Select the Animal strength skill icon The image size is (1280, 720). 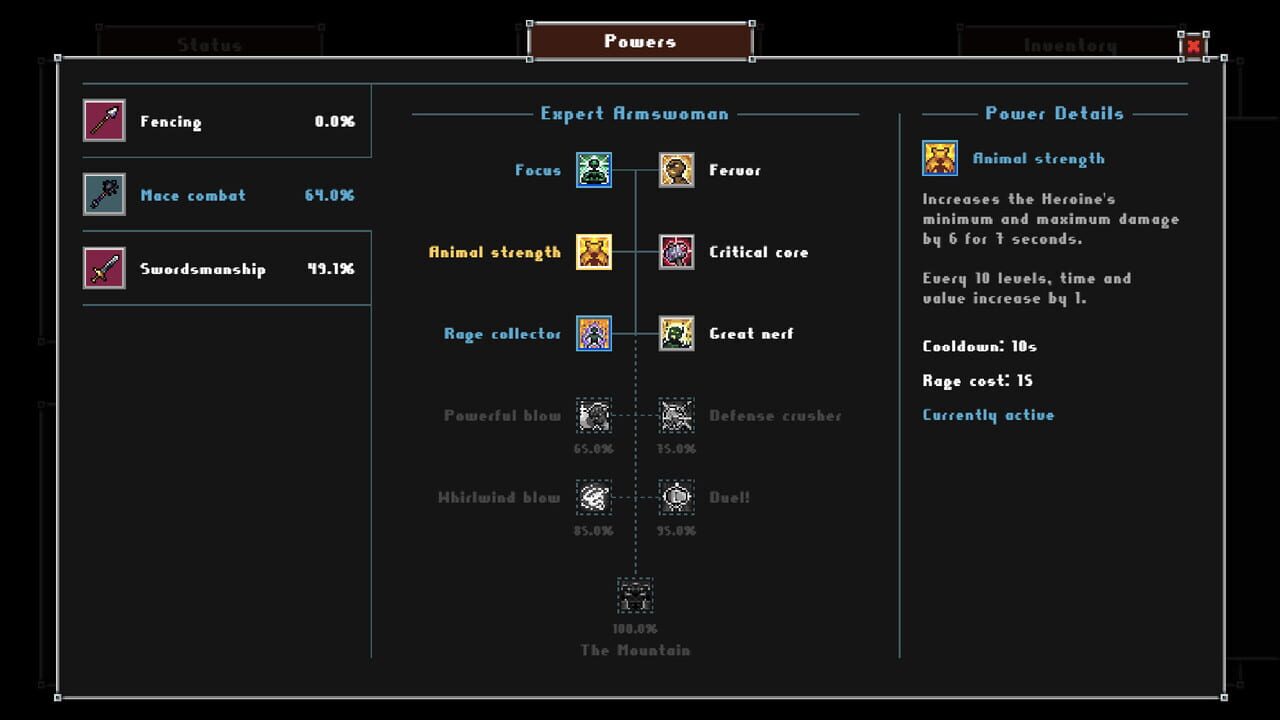(x=592, y=252)
